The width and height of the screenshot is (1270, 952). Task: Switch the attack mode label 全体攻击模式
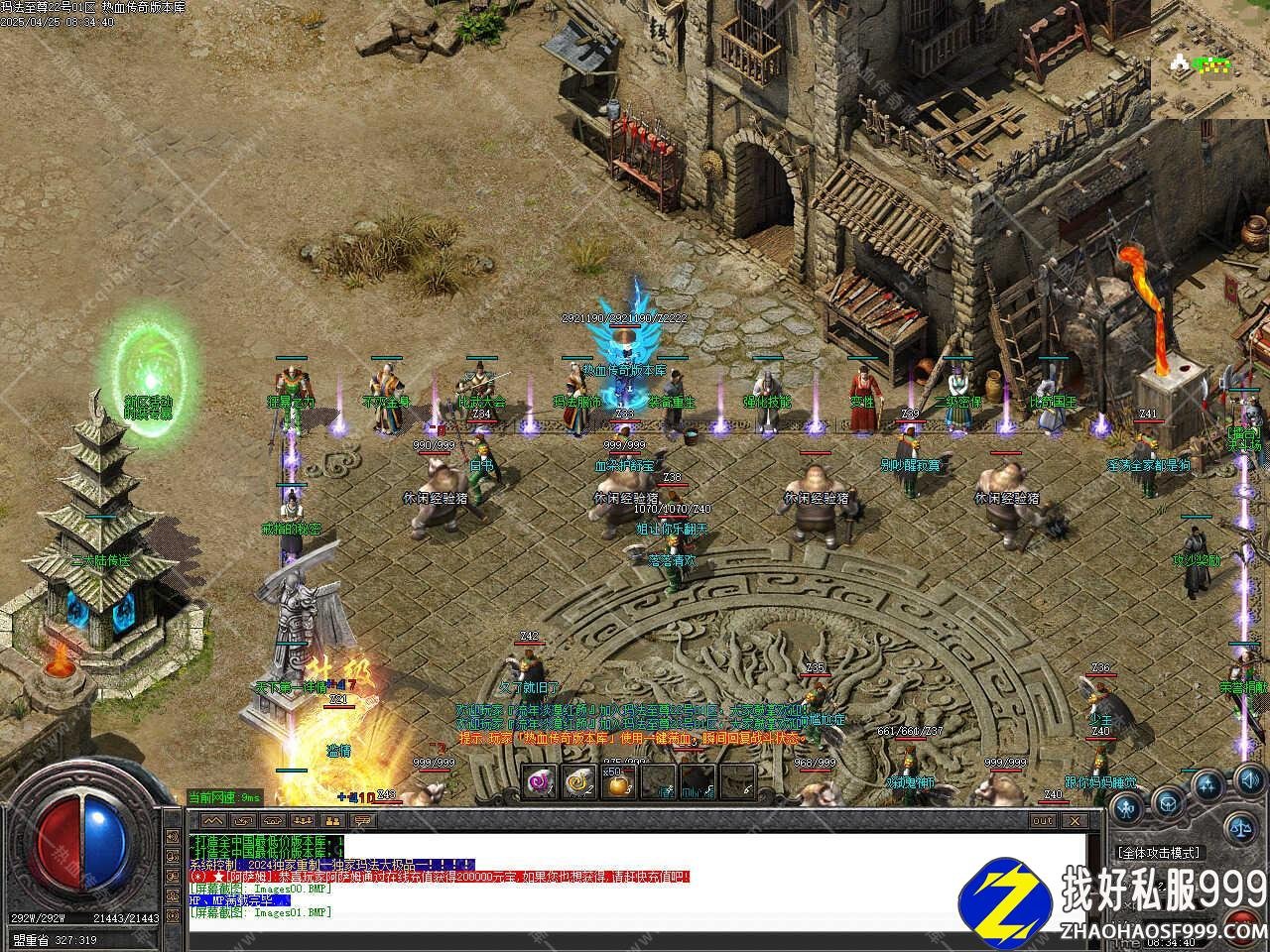tap(1158, 853)
